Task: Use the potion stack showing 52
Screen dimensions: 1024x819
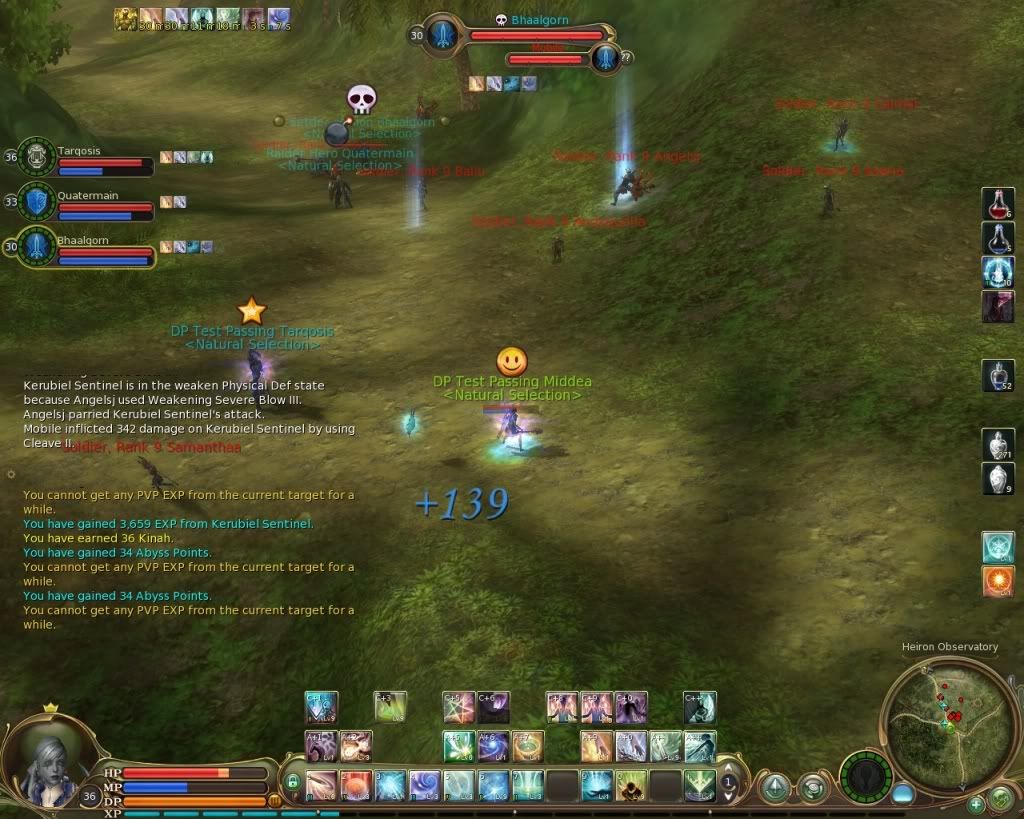Action: click(x=997, y=375)
